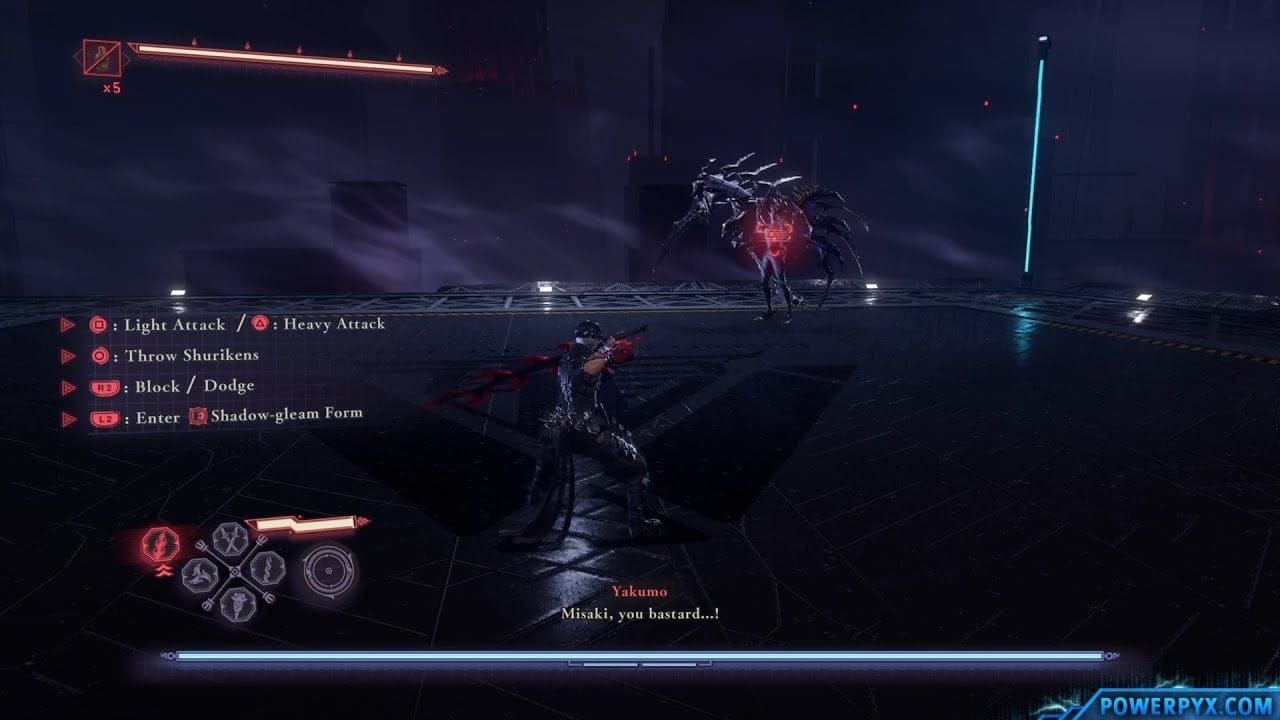Expand the Block / Dodge tutorial arrow

[x=67, y=387]
